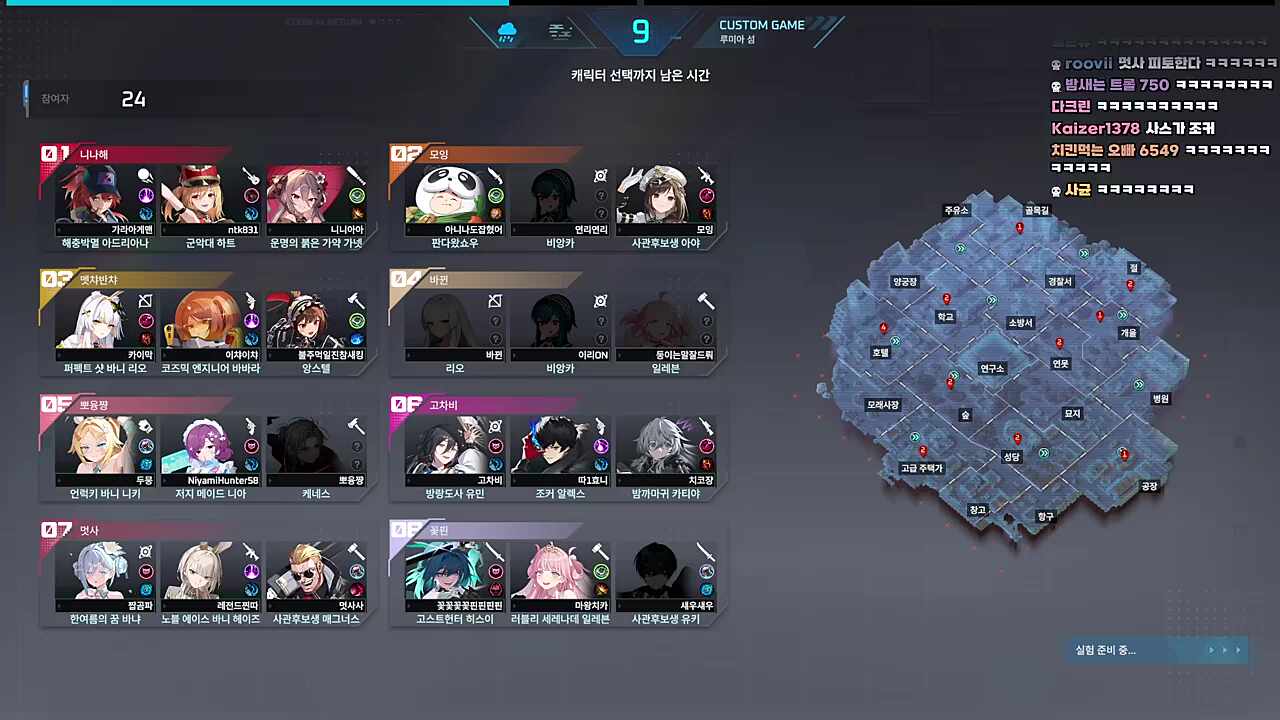Viewport: 1280px width, 720px height.
Task: Select the purple skill icon on 가라아게맨's portrait
Action: pyautogui.click(x=146, y=195)
